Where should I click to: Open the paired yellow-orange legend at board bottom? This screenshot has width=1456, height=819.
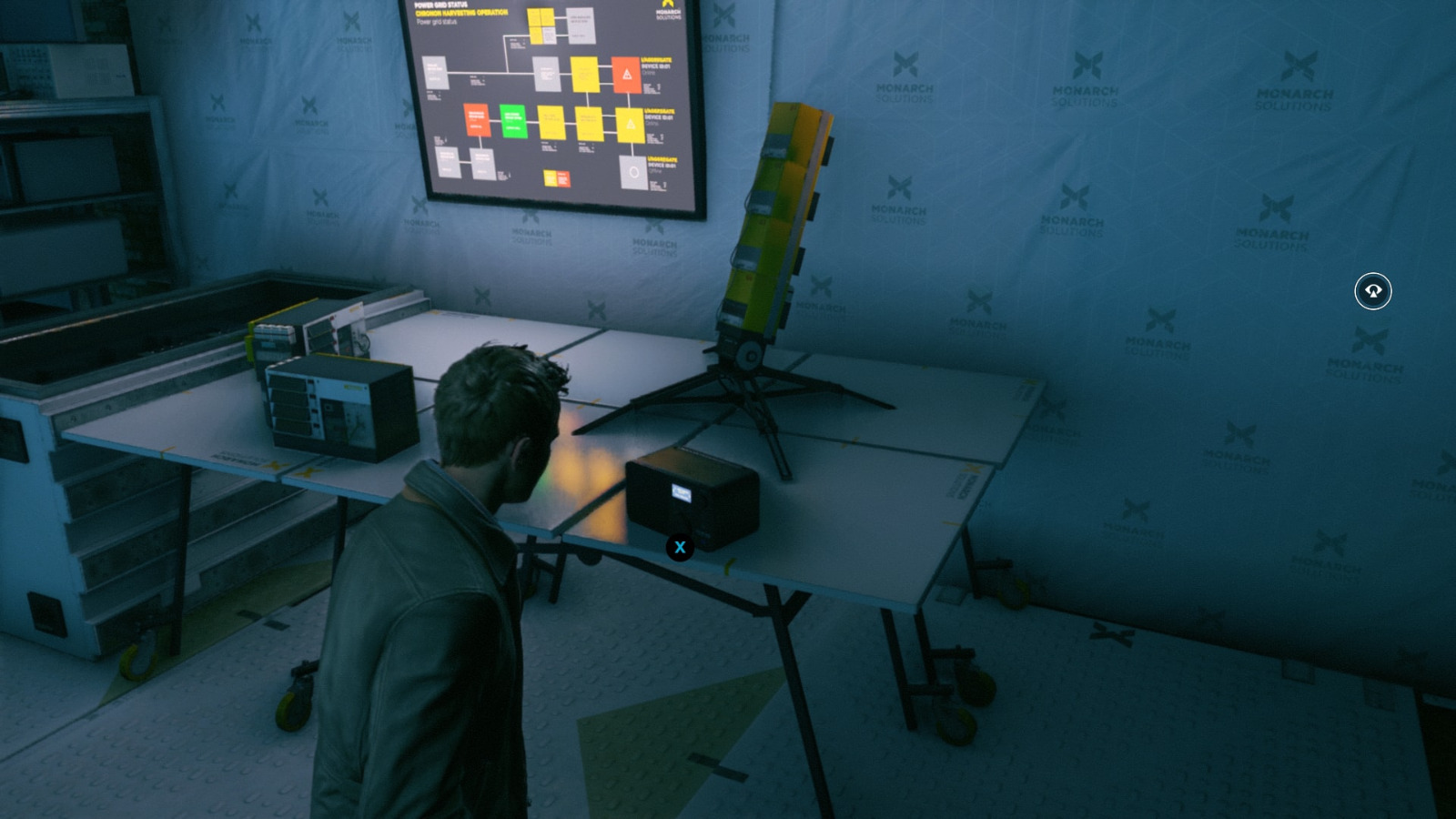point(557,178)
